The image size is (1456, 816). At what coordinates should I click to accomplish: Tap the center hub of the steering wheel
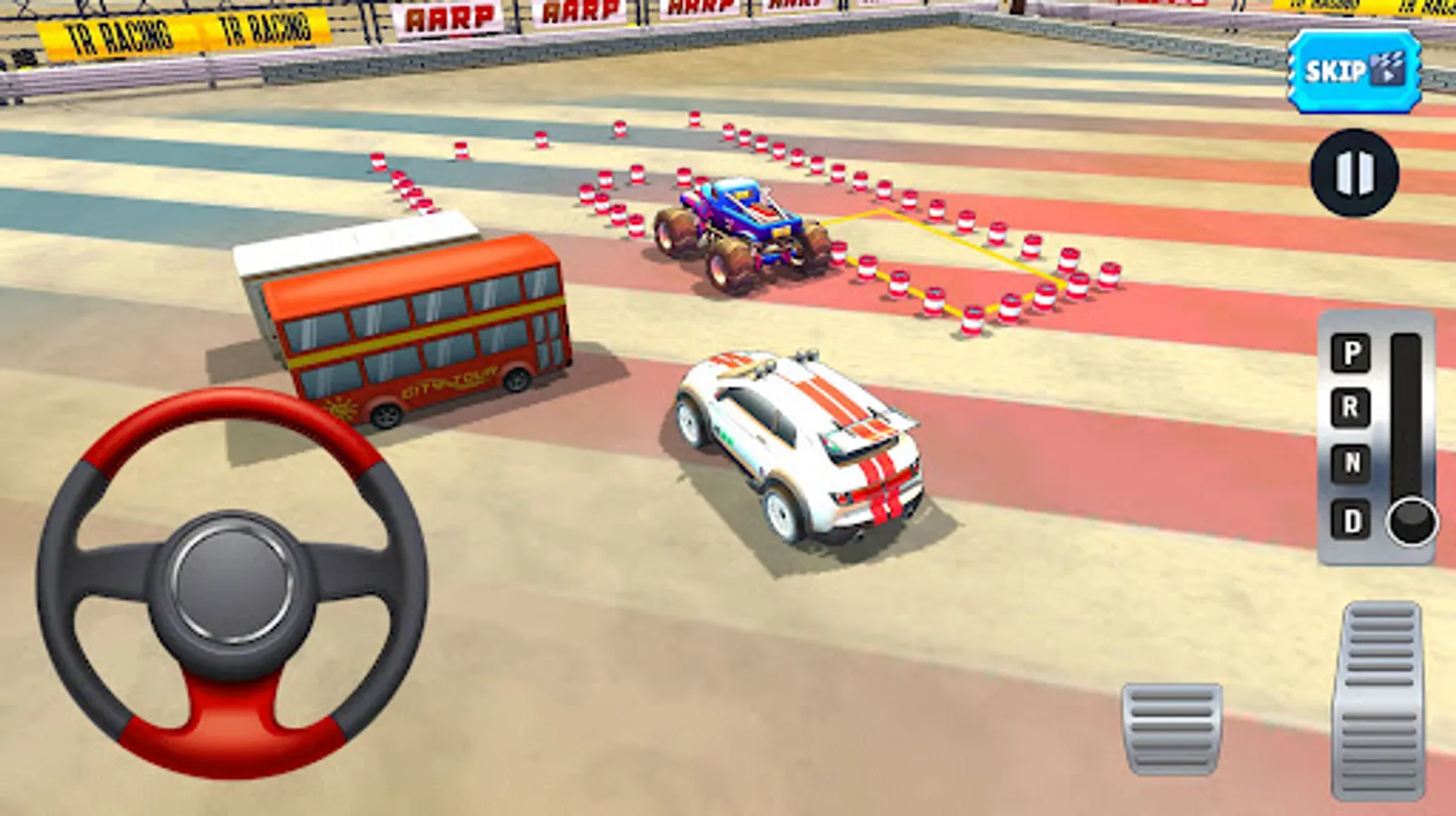pyautogui.click(x=228, y=580)
